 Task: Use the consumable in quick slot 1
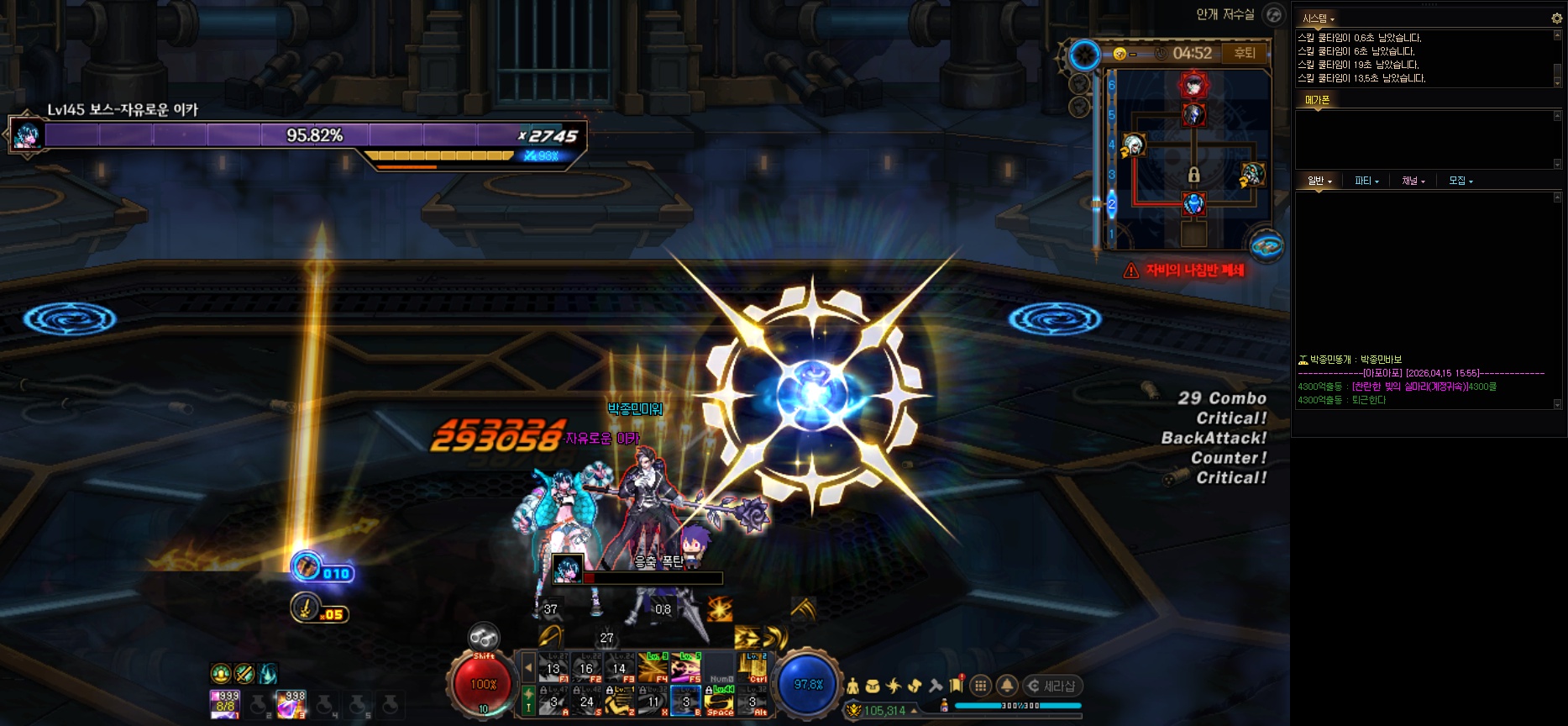point(225,704)
